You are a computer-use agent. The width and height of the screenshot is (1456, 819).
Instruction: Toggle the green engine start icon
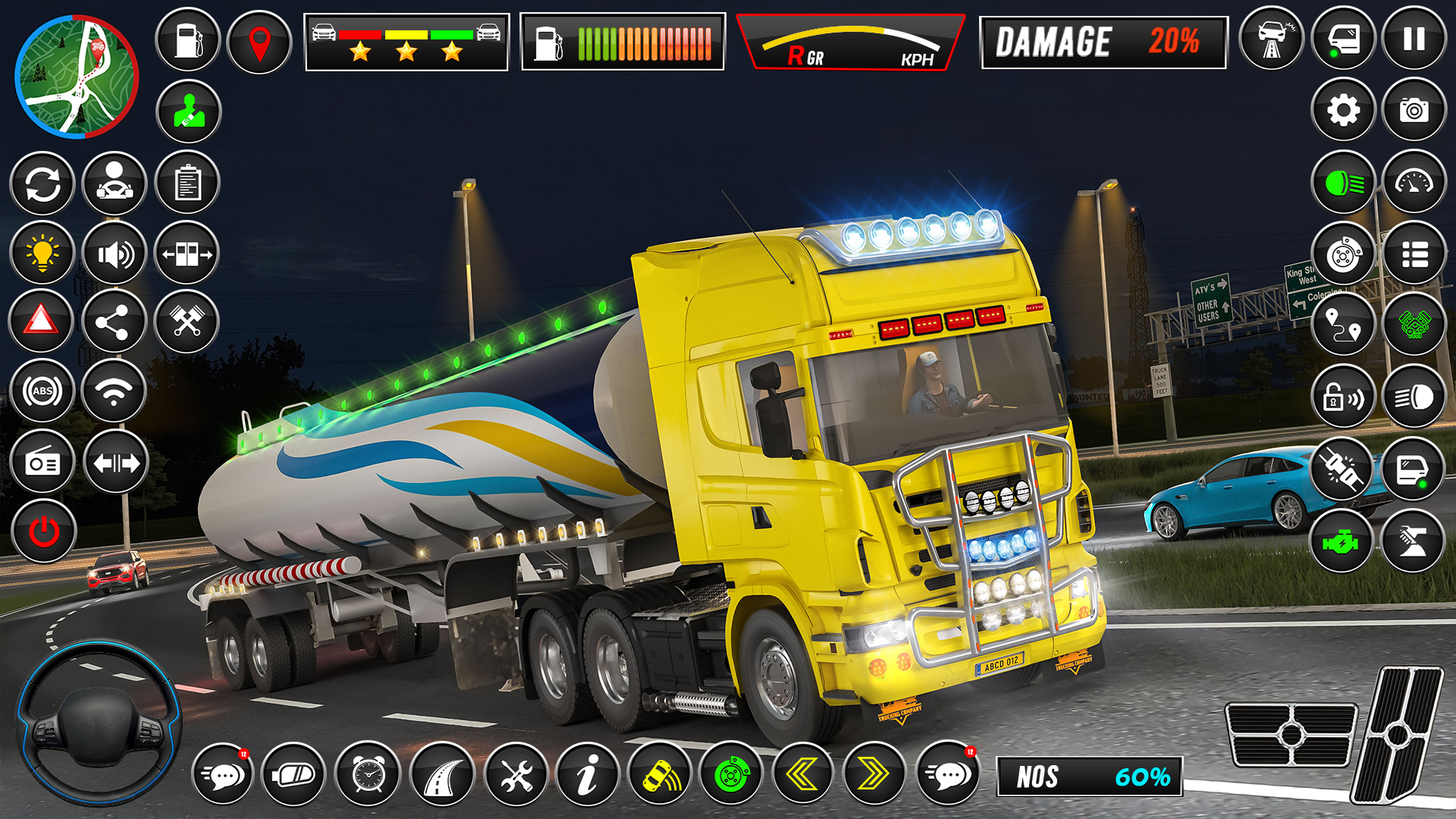pyautogui.click(x=1344, y=542)
